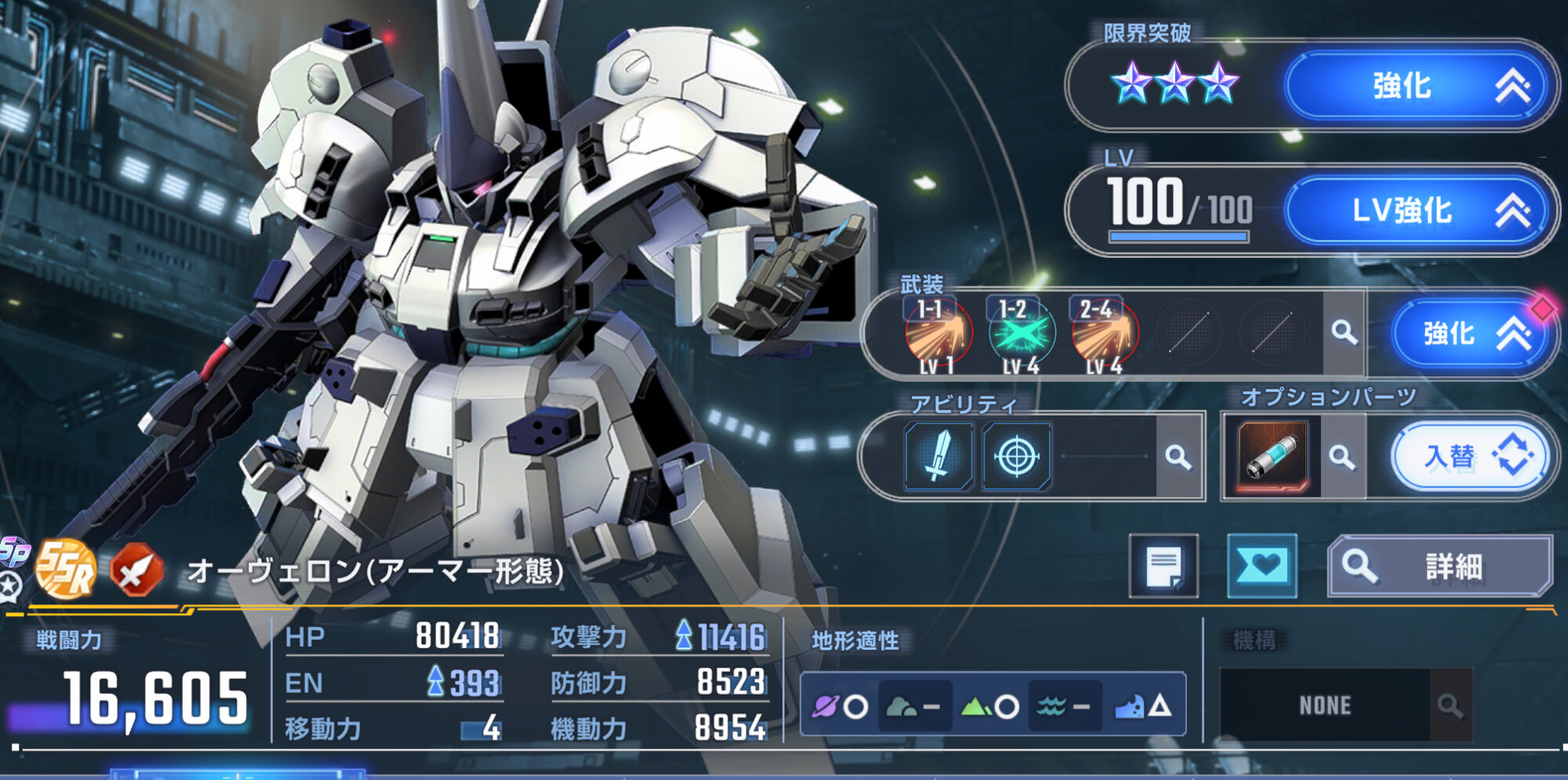
Task: Select the equipped canister option part
Action: tap(1272, 456)
